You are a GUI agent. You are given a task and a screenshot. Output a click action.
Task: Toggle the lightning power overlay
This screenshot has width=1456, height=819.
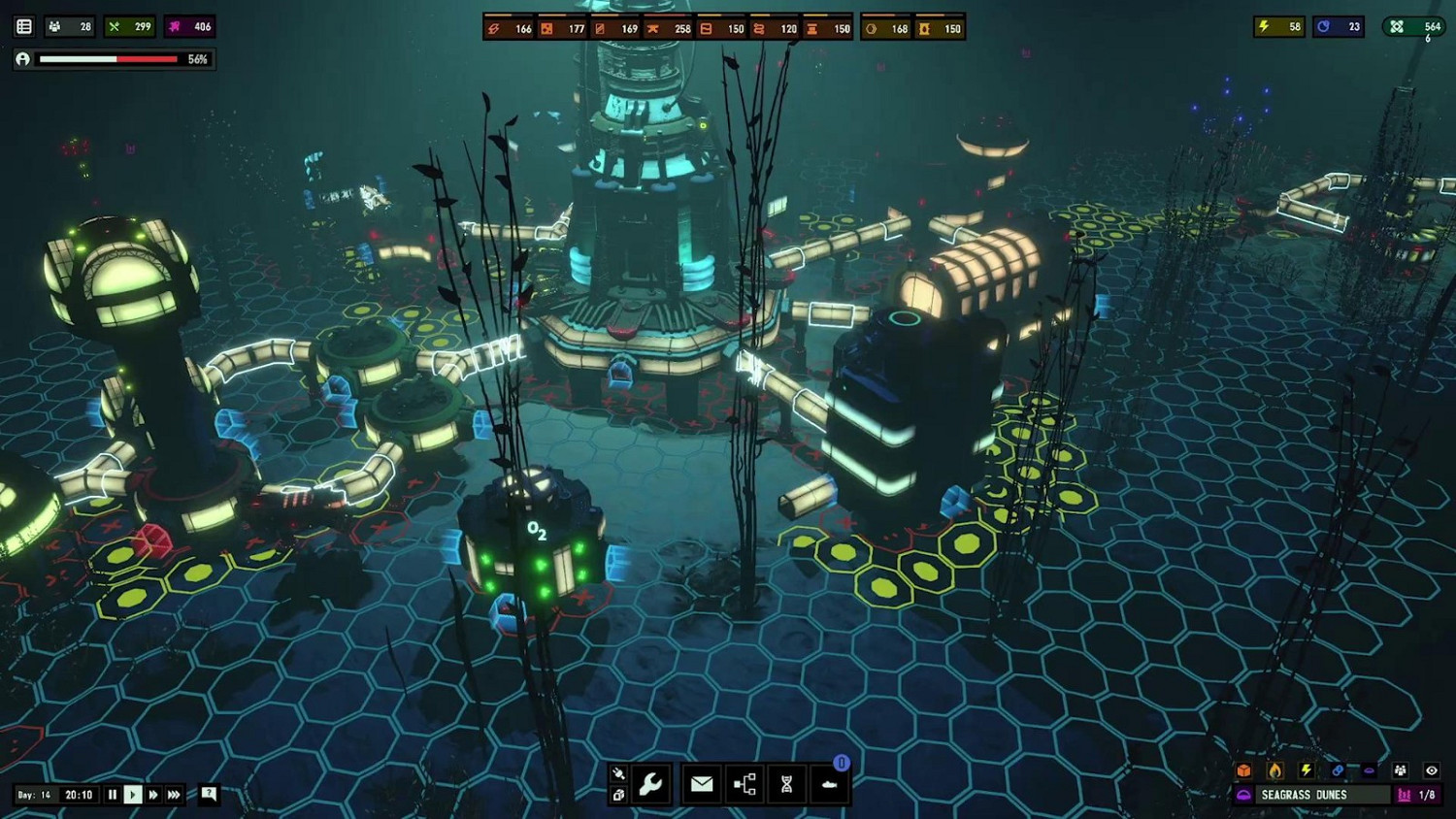coord(1306,770)
